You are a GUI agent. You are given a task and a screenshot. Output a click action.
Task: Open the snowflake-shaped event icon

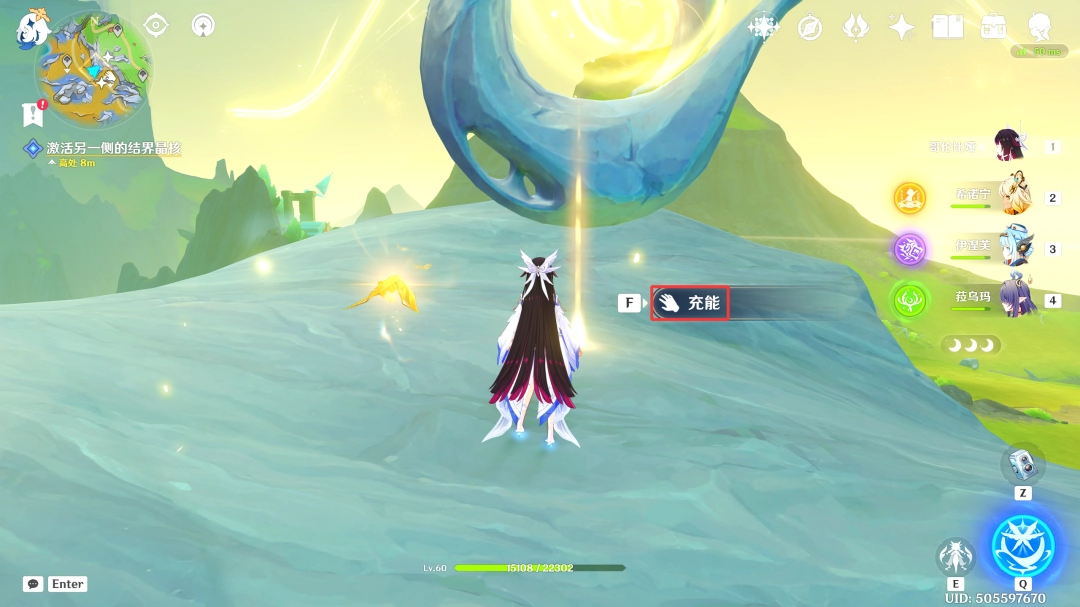tap(764, 27)
